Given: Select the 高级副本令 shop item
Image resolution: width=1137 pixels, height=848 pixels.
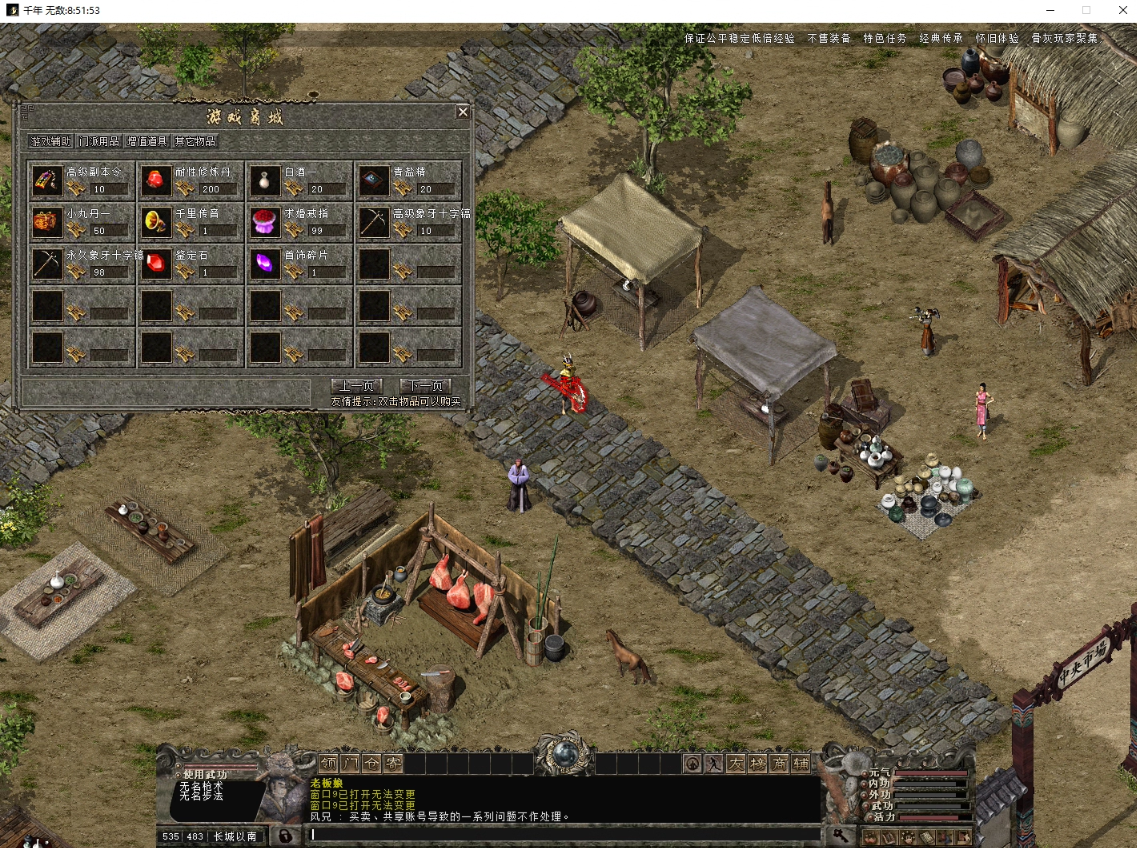Looking at the screenshot, I should tap(48, 180).
